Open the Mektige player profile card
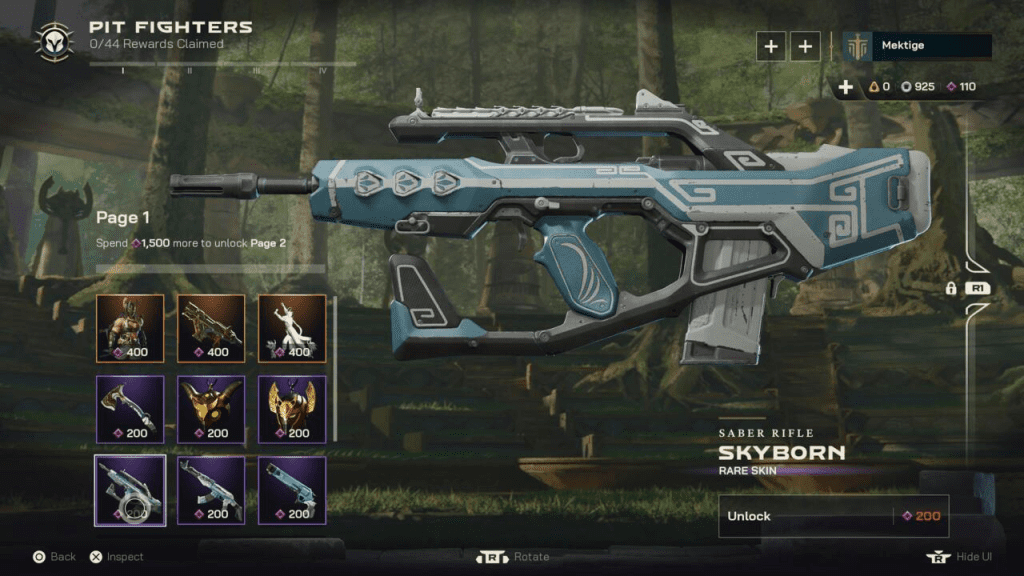 (x=918, y=46)
